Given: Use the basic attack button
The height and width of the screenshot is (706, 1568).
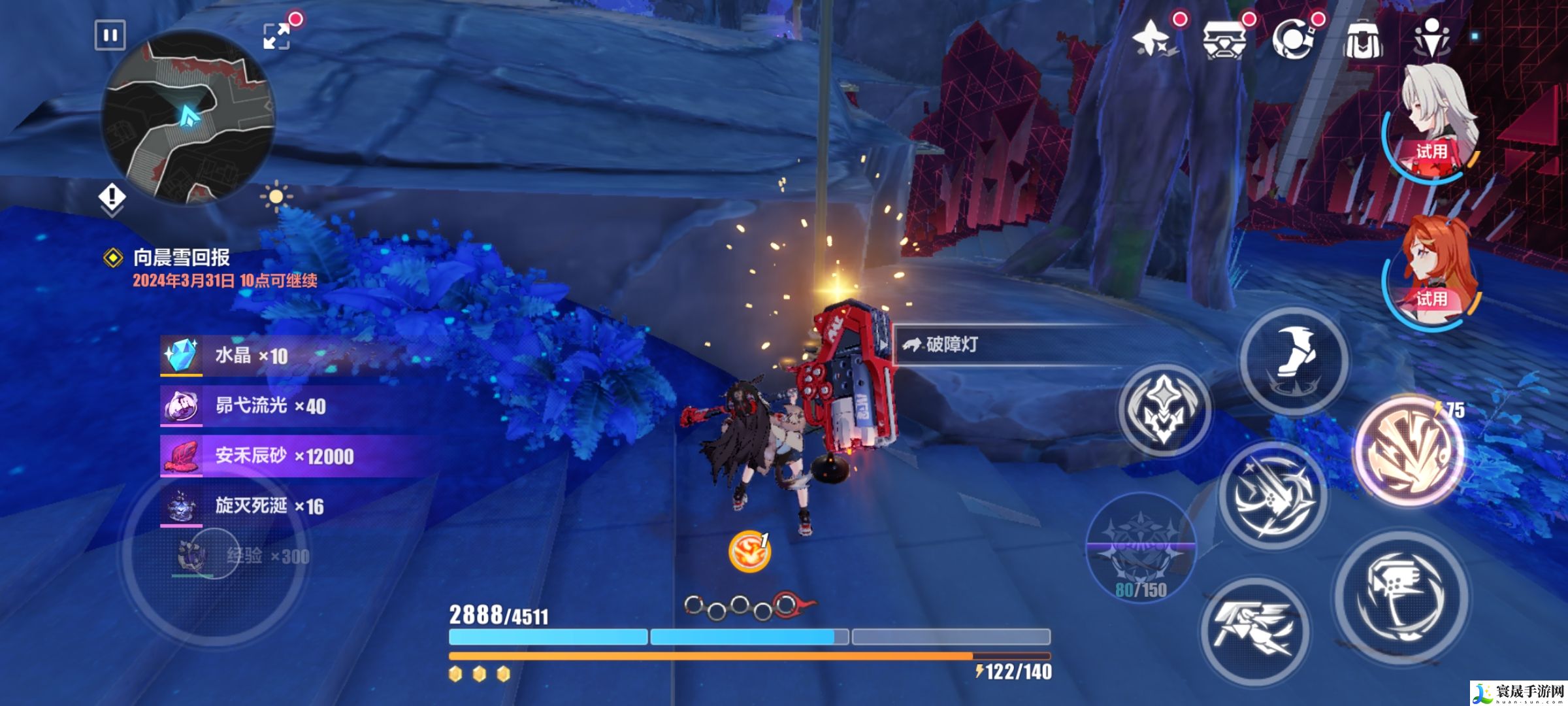Looking at the screenshot, I should point(1401,596).
